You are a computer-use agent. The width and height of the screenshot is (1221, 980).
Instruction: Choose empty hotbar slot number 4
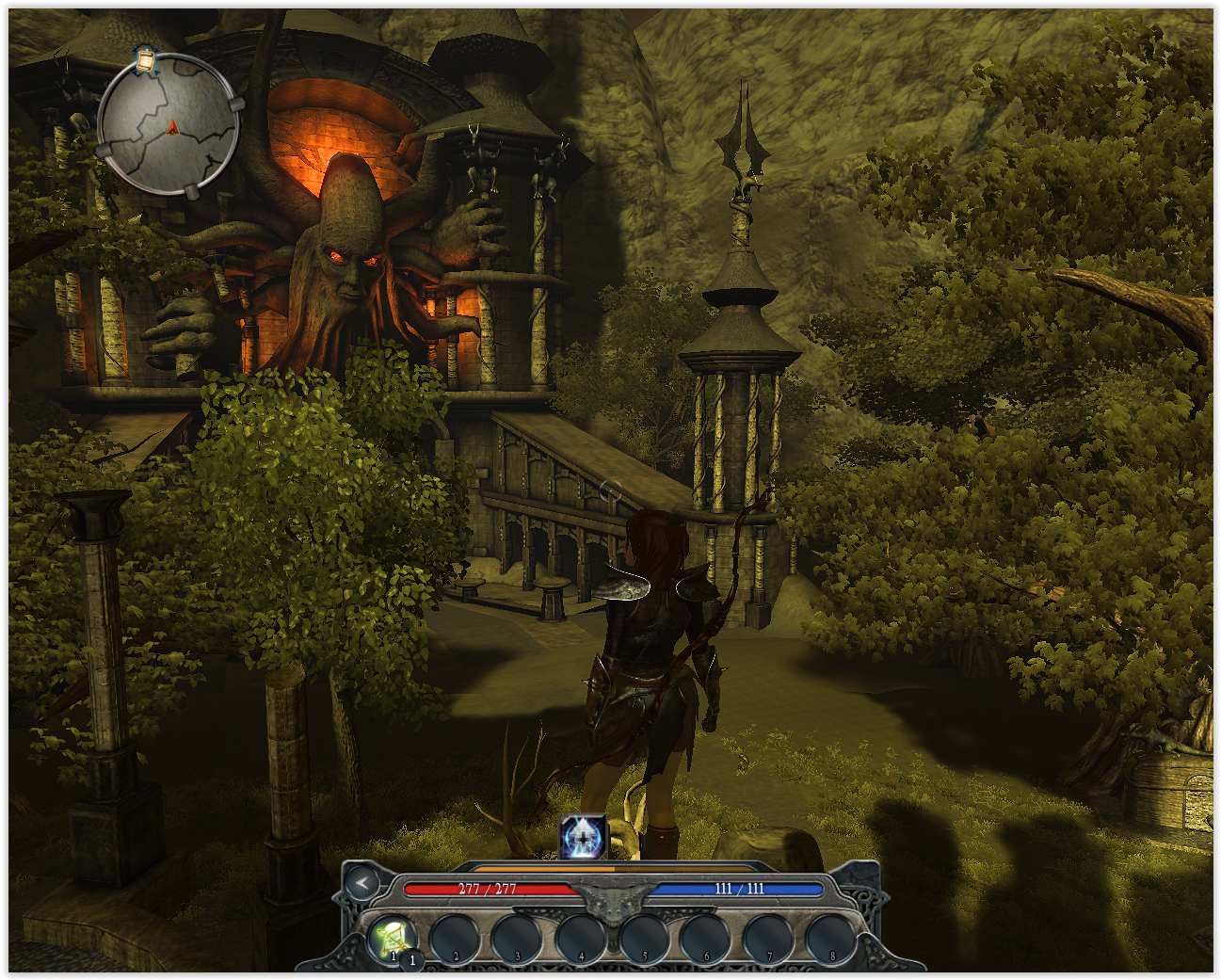point(580,939)
